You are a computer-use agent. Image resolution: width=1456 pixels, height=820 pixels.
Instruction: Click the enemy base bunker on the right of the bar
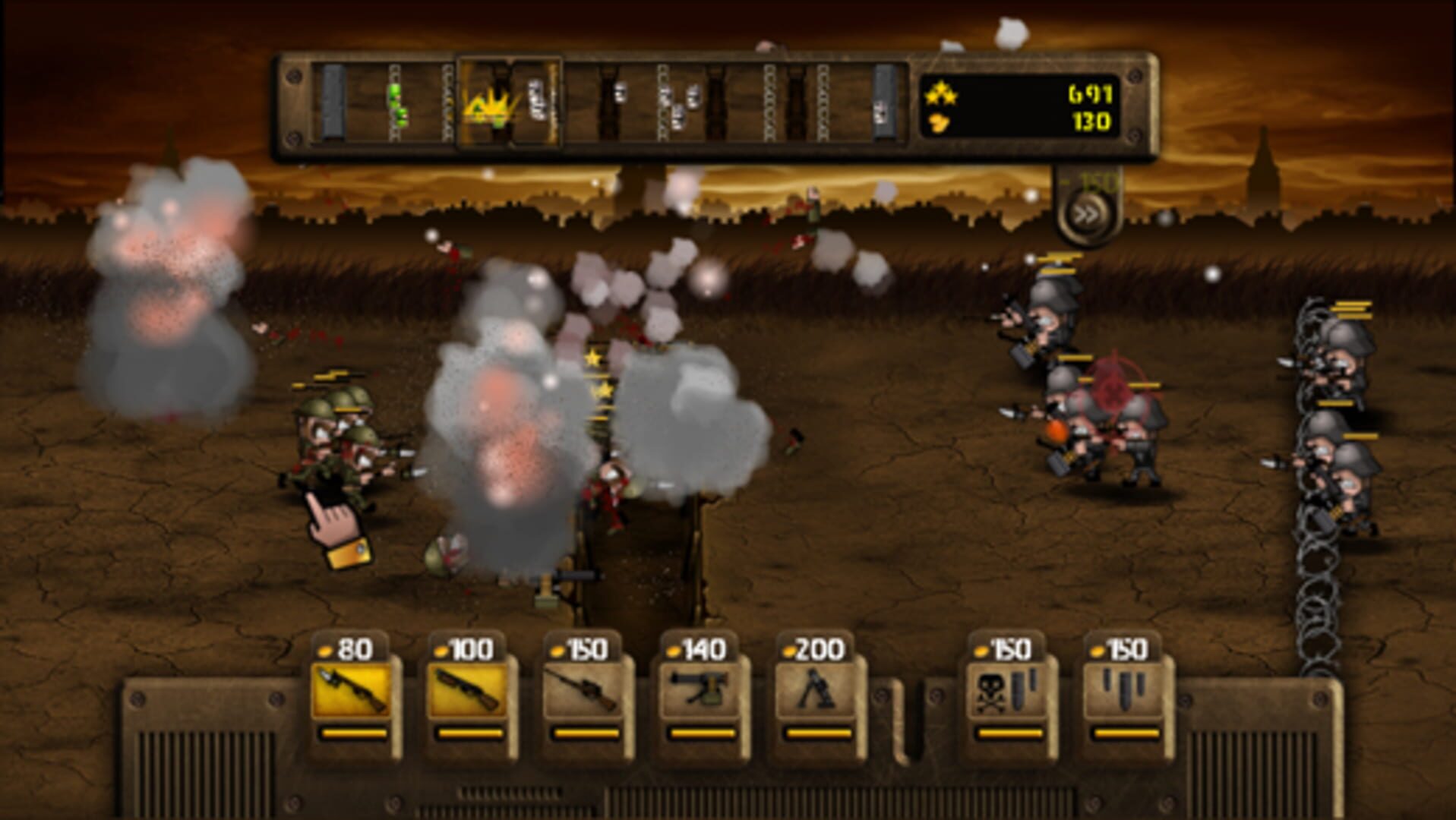point(882,101)
